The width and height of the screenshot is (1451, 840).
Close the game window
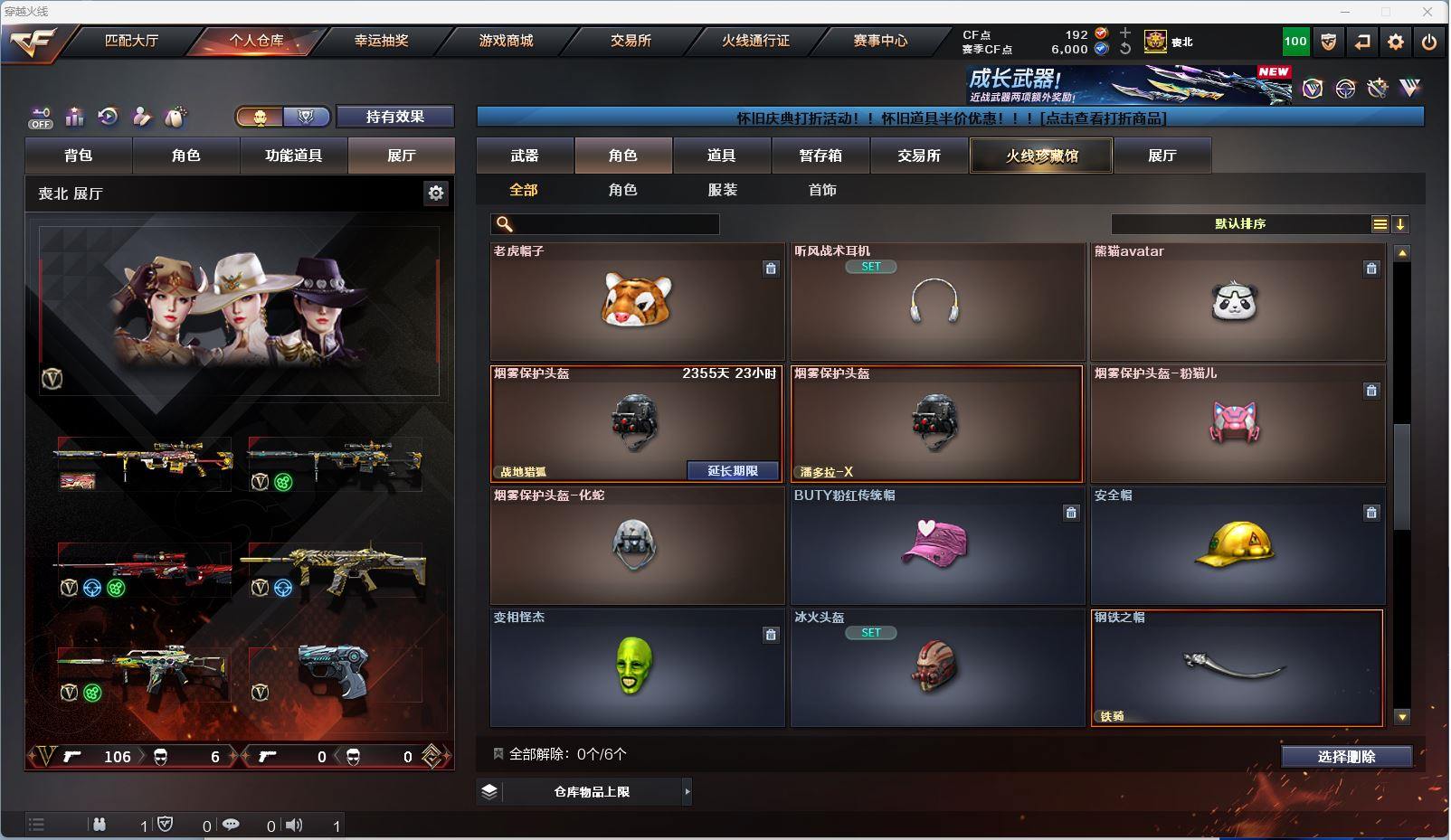click(x=1428, y=12)
